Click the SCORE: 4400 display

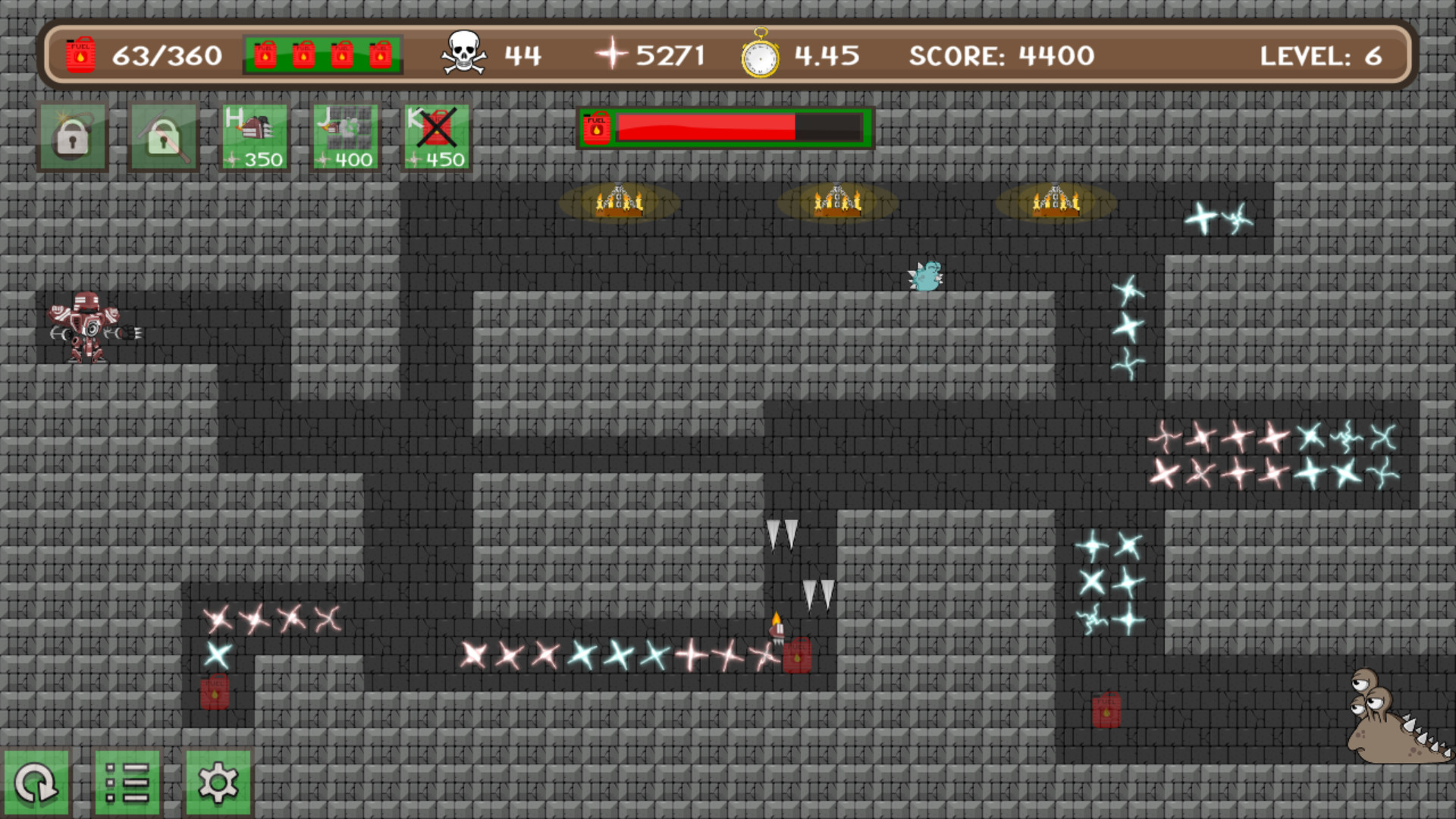coord(1002,55)
